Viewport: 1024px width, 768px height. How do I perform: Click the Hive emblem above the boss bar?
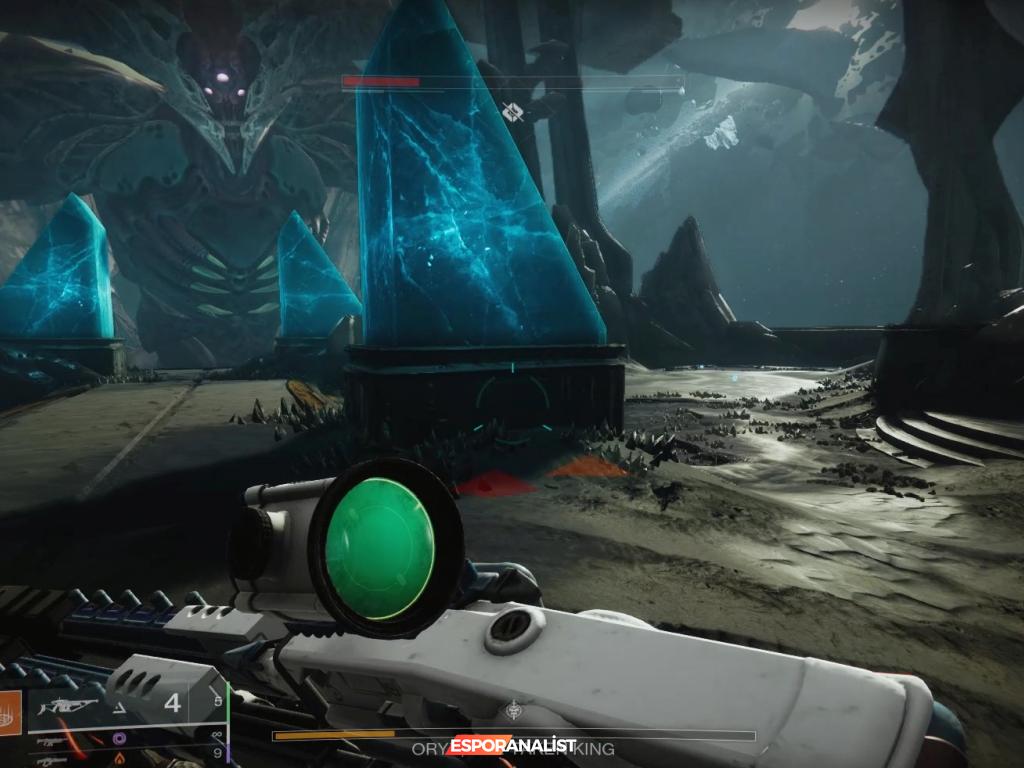click(514, 711)
